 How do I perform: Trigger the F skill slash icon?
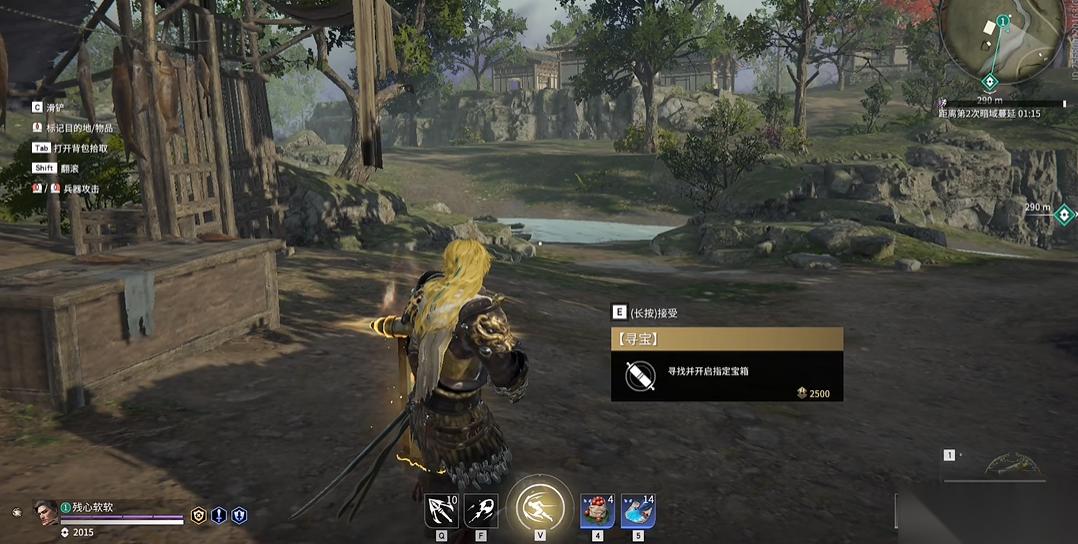[x=481, y=511]
